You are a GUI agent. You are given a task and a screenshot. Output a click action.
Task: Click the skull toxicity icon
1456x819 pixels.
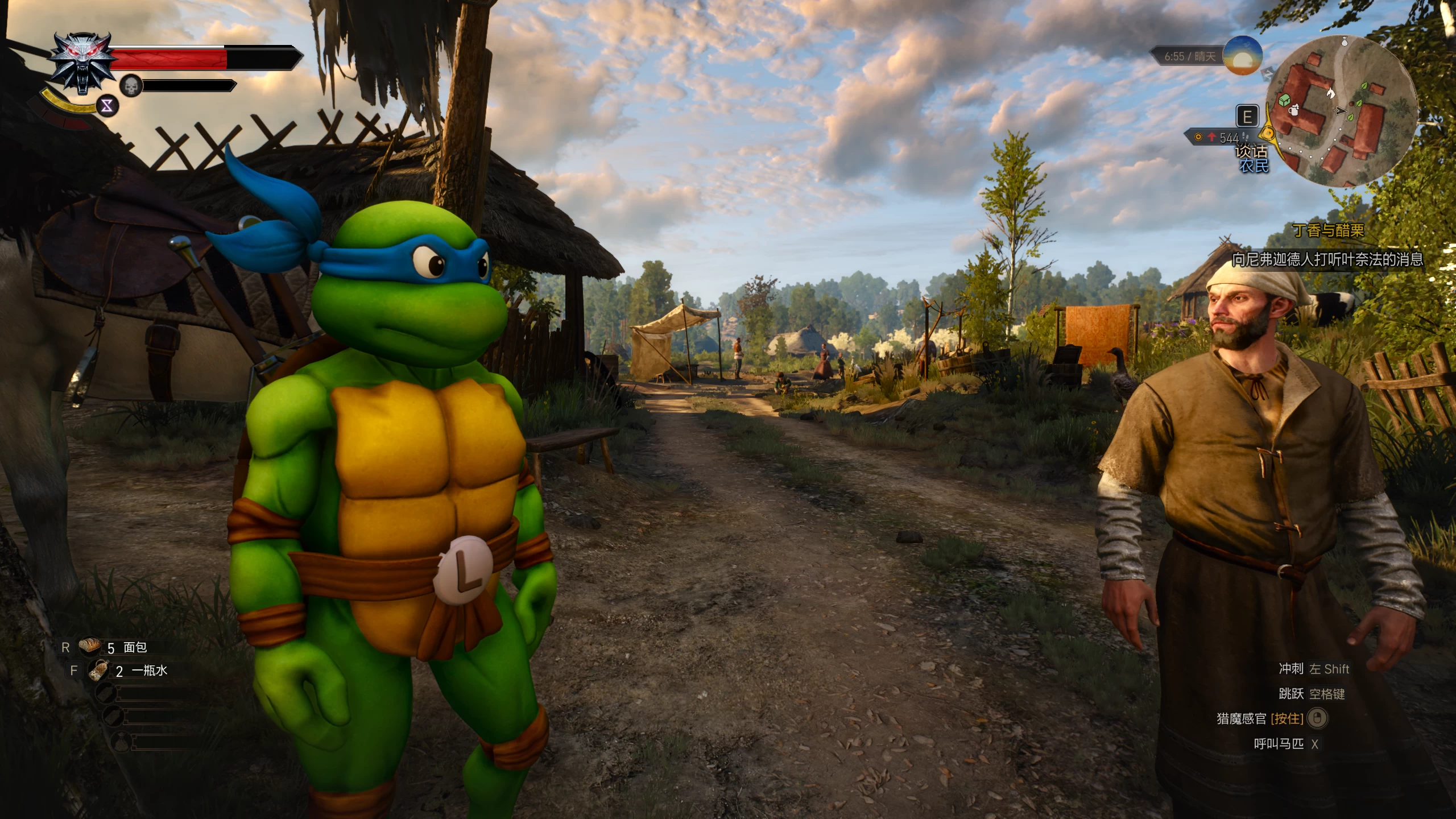(131, 85)
